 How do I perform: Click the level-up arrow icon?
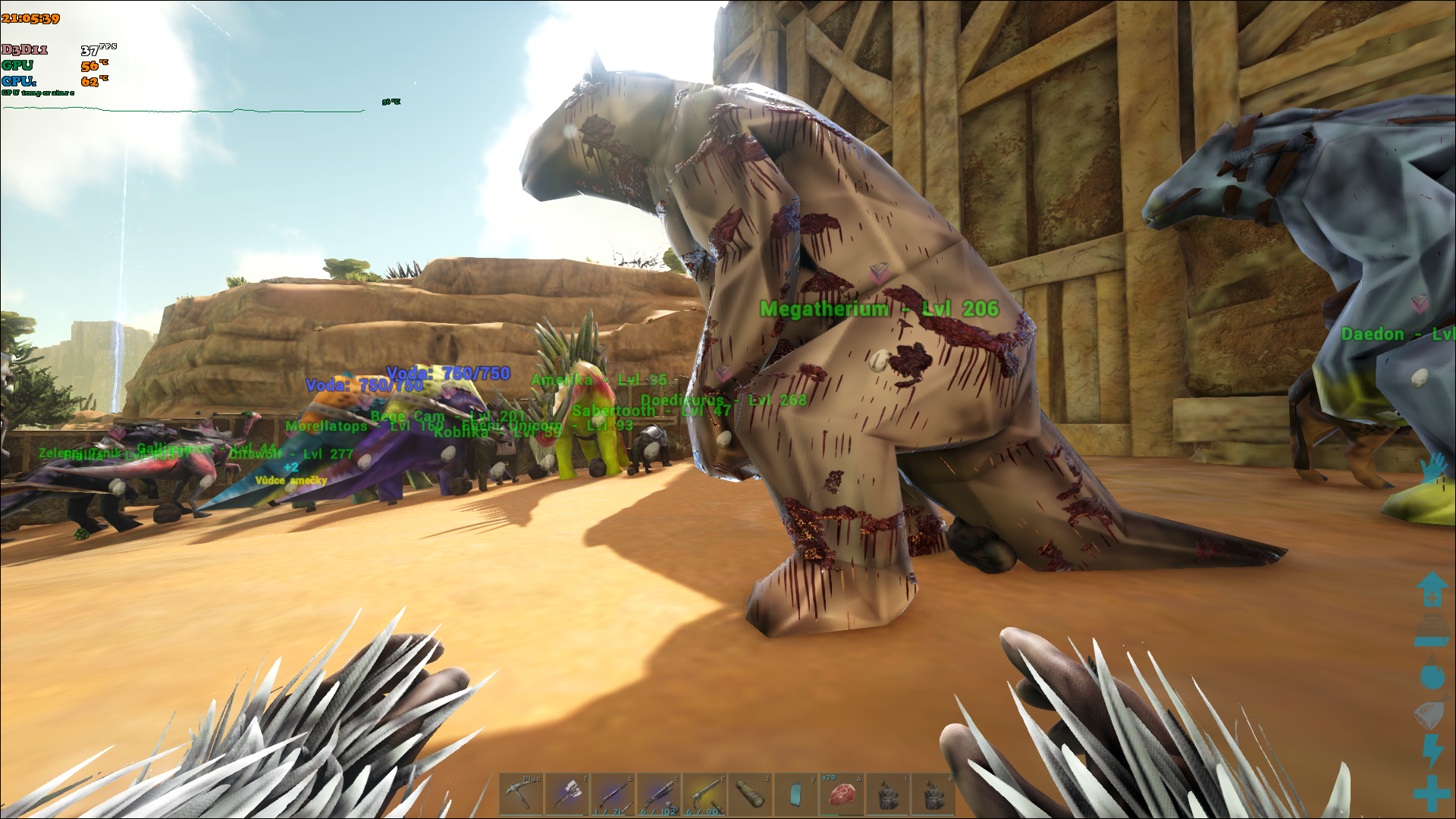point(1432,589)
